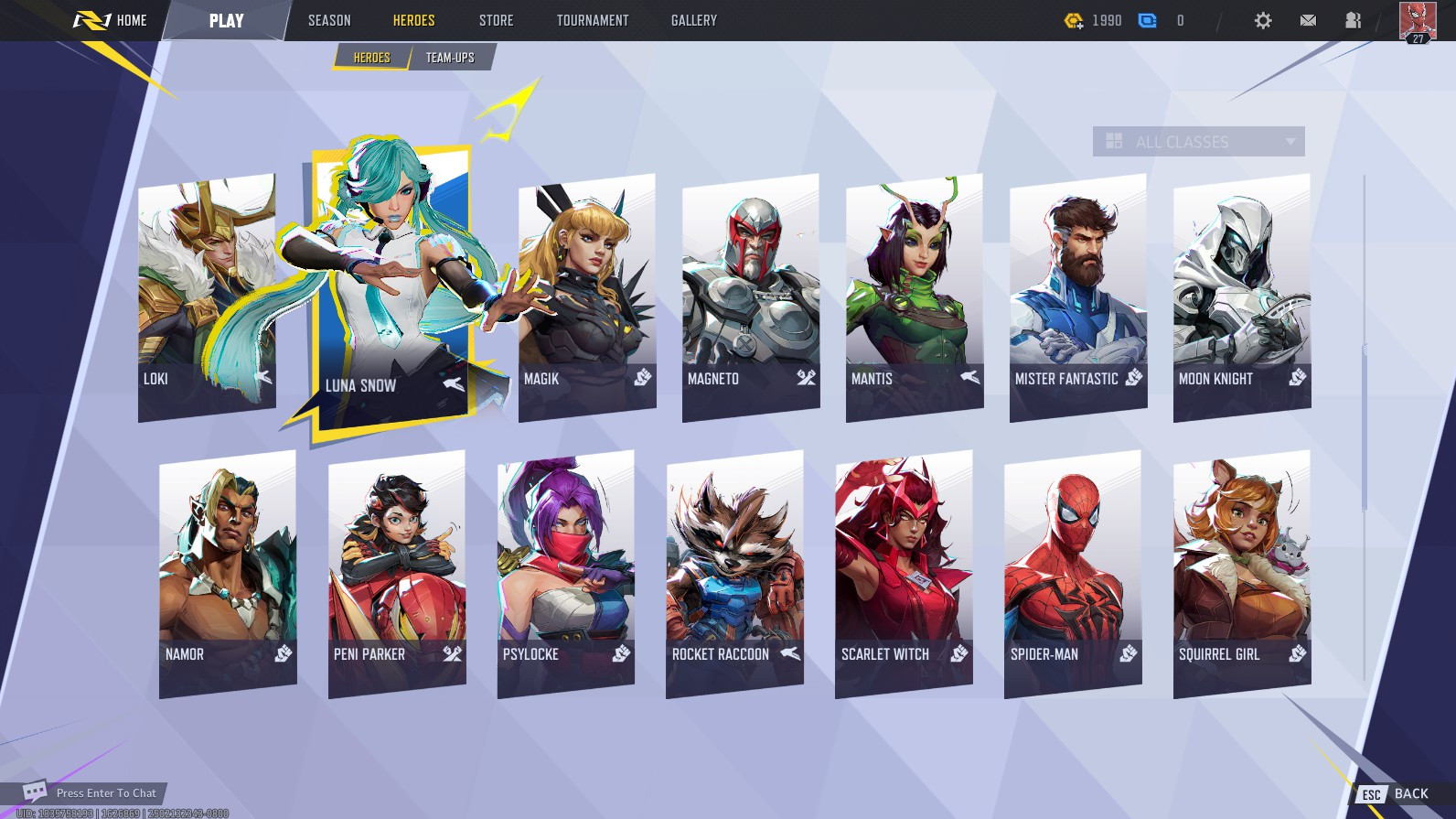This screenshot has height=819, width=1456.
Task: Click the blue Lattice currency icon
Action: click(x=1146, y=18)
